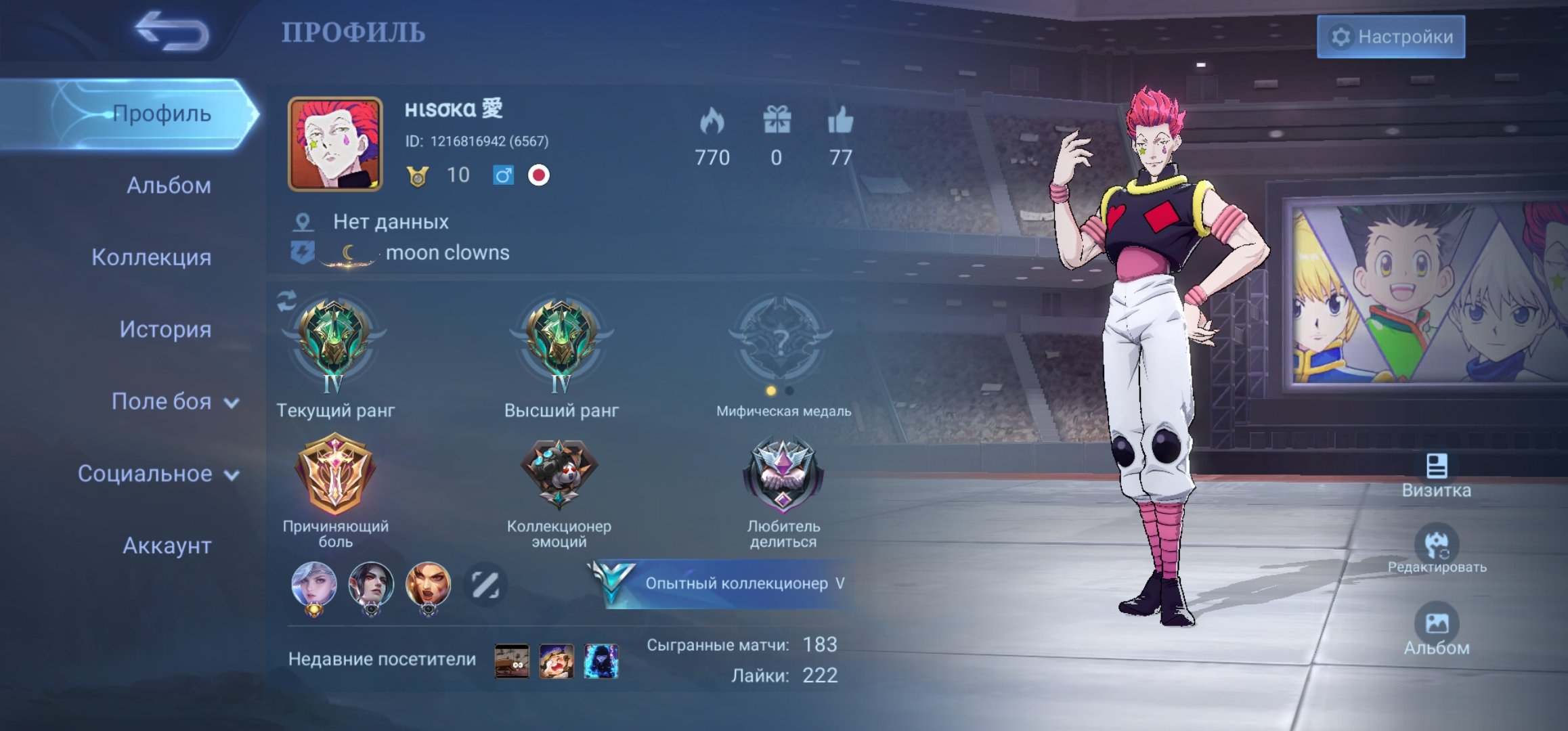Click the Hisoka profile avatar

(335, 143)
